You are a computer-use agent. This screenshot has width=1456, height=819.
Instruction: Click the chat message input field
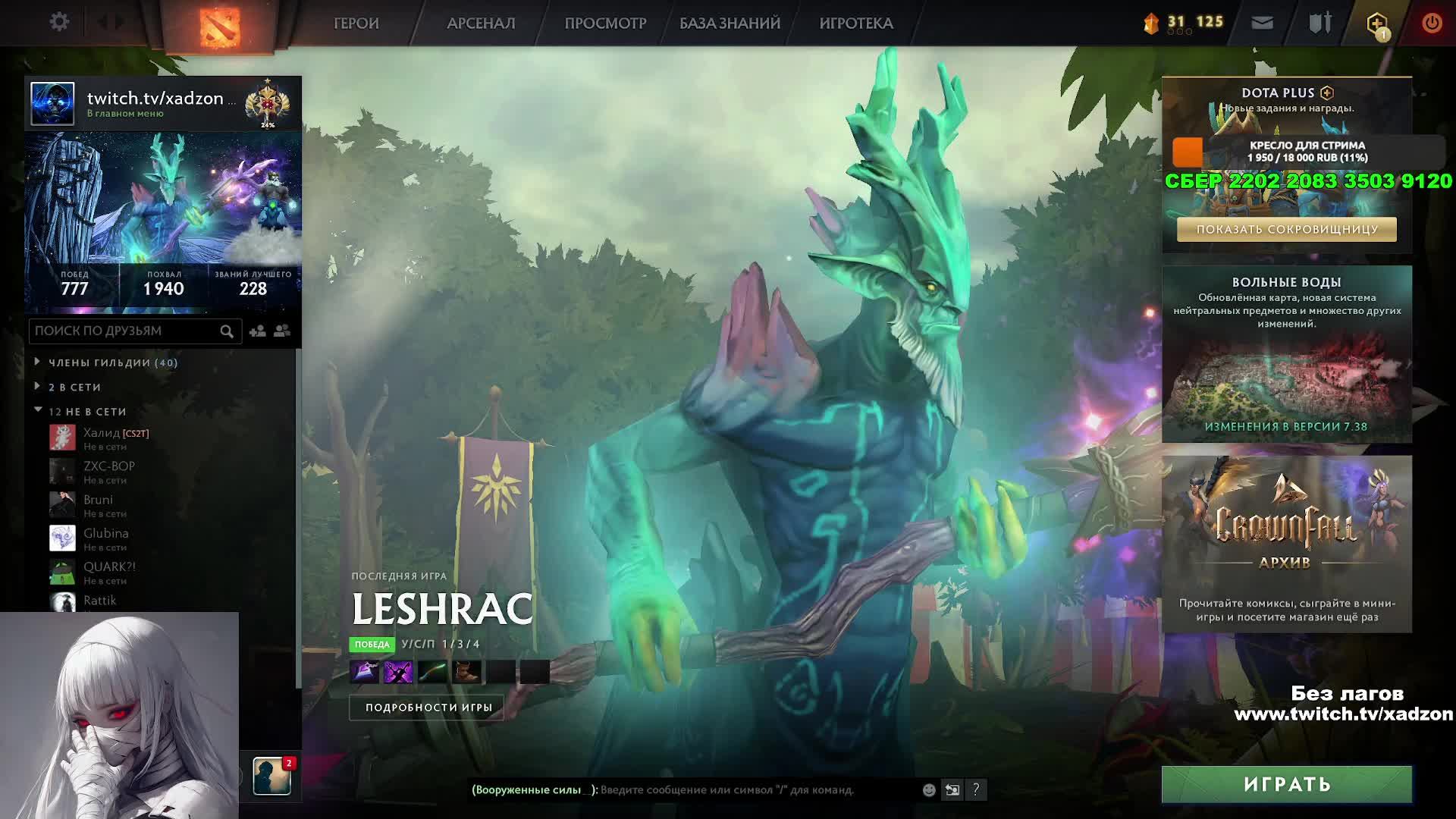click(758, 789)
